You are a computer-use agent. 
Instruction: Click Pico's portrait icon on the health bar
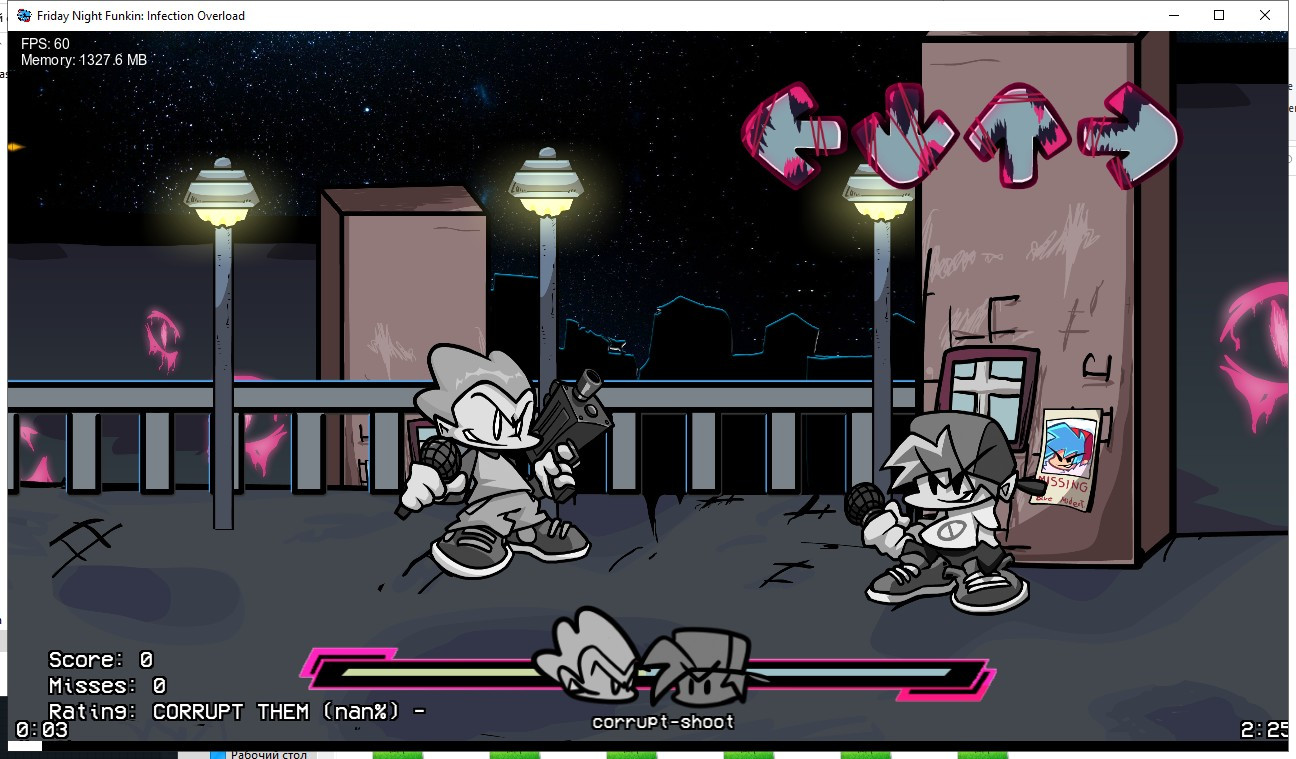coord(583,655)
